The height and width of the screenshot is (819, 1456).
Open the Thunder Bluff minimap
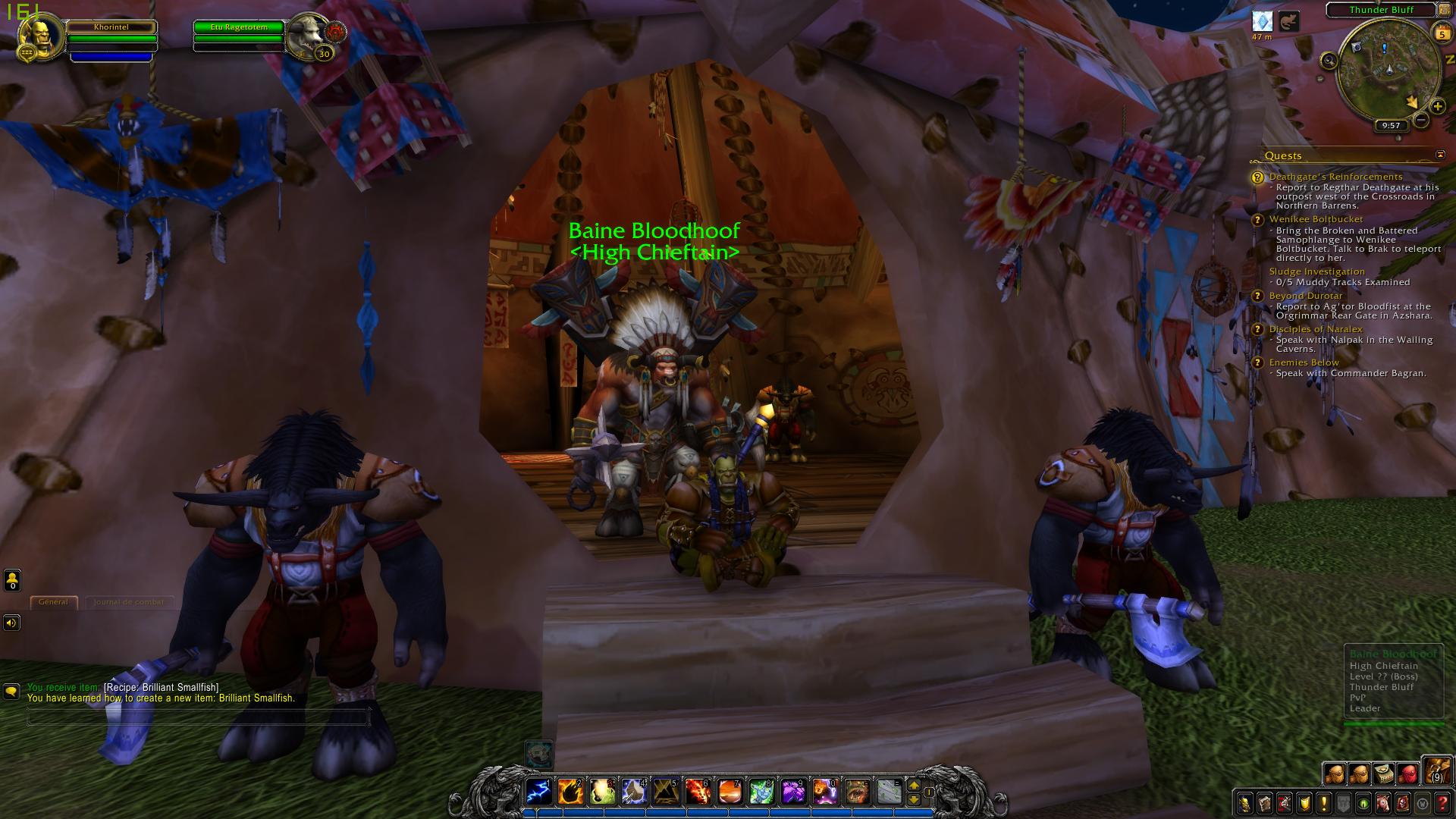point(1389,70)
